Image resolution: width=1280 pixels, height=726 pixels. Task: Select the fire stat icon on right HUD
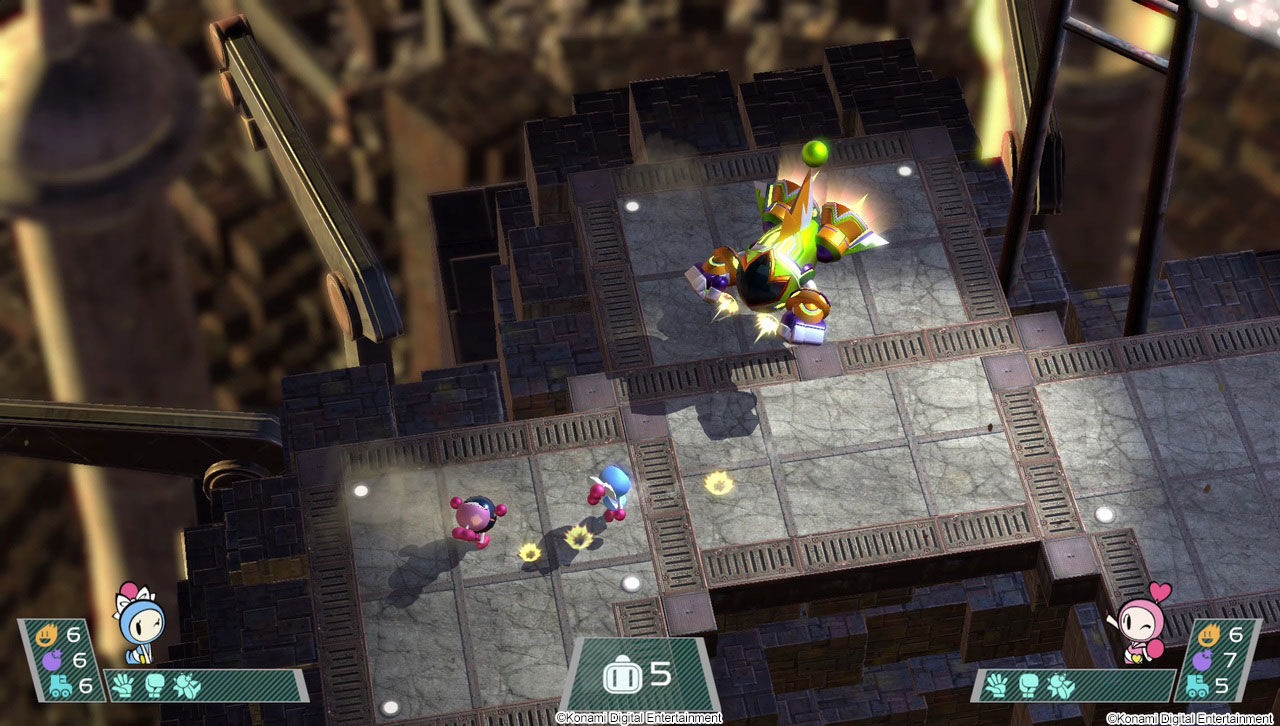tap(1209, 635)
